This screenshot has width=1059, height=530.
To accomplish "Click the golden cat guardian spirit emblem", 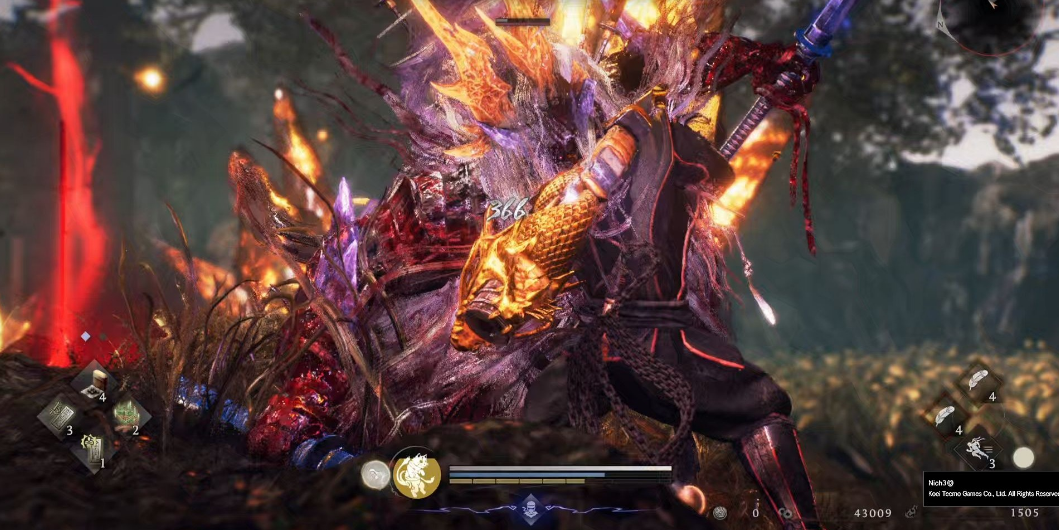I will [x=416, y=474].
